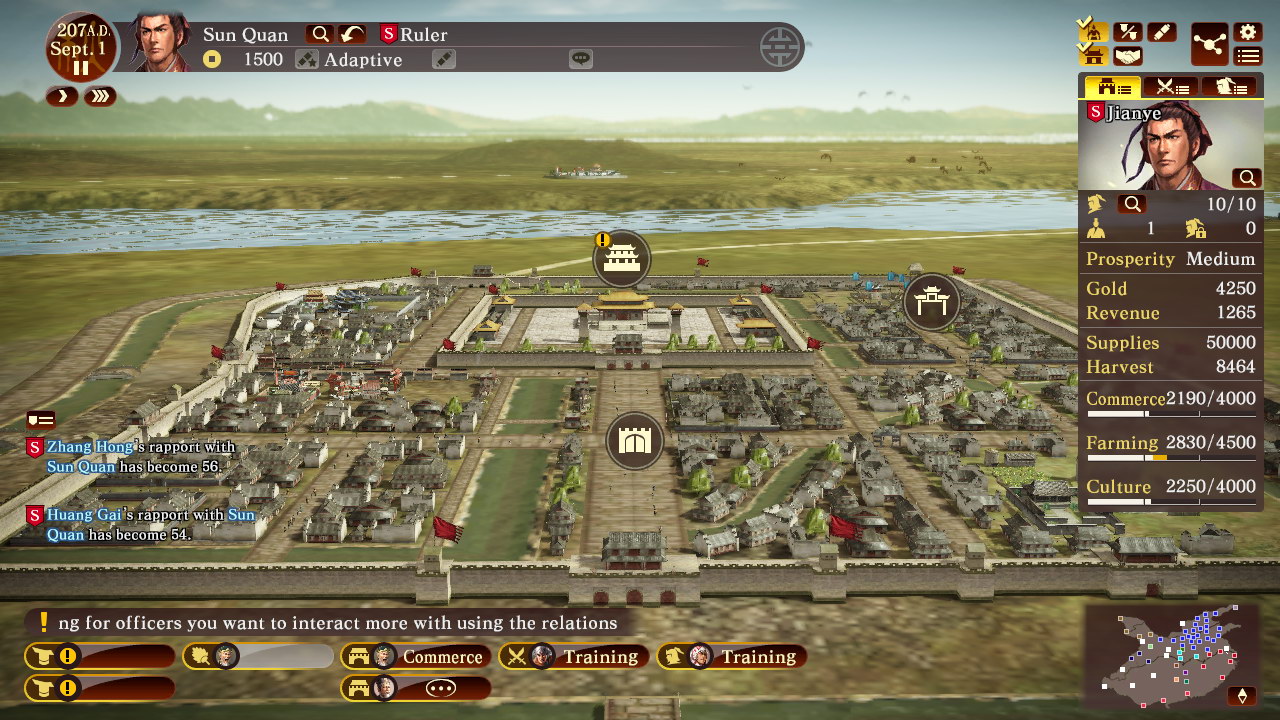Select the city gate icon in town center

(635, 440)
